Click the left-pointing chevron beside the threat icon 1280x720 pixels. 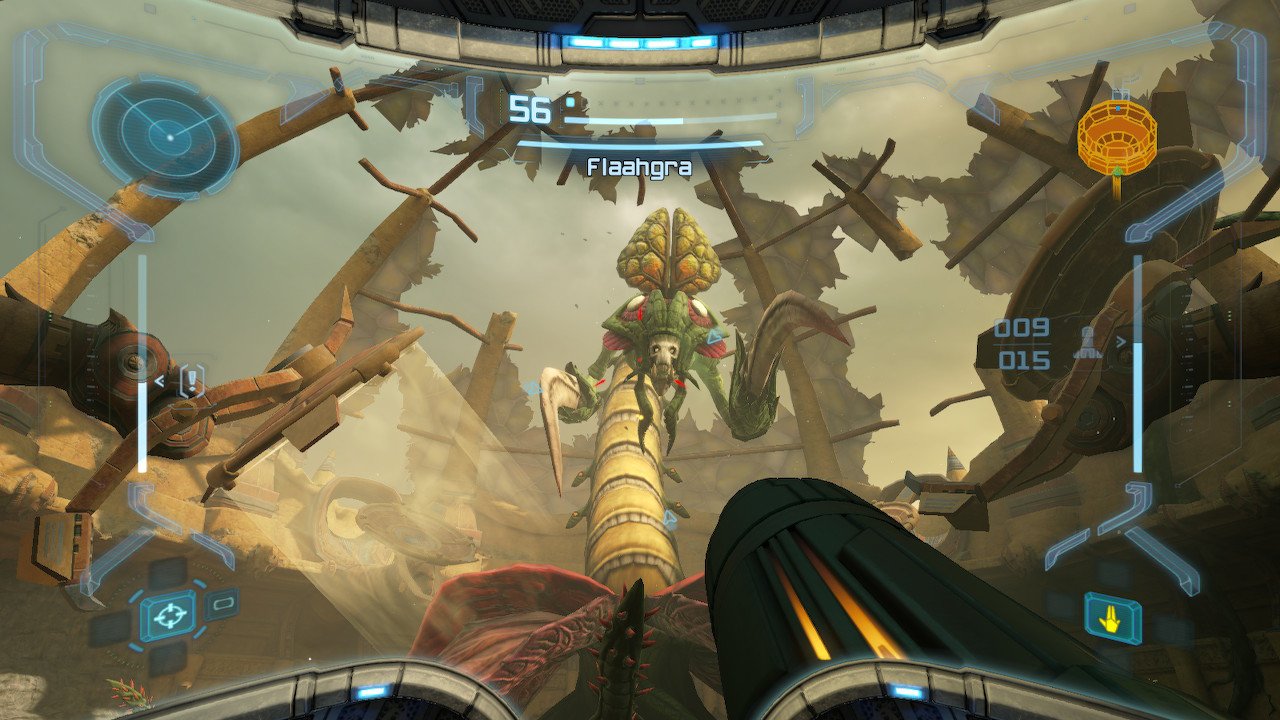pyautogui.click(x=159, y=380)
